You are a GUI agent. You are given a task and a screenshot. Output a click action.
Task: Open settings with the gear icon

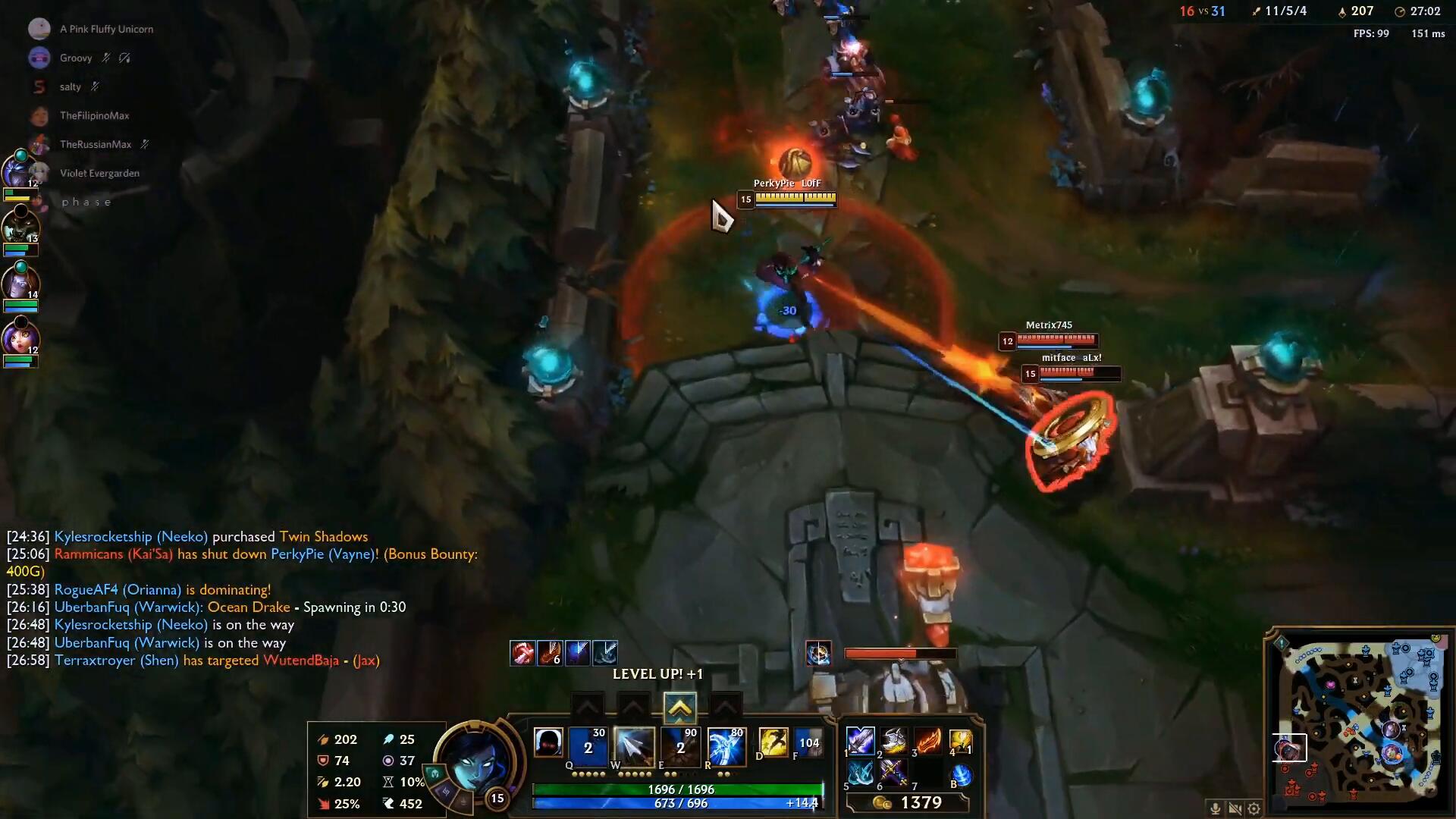[1254, 808]
